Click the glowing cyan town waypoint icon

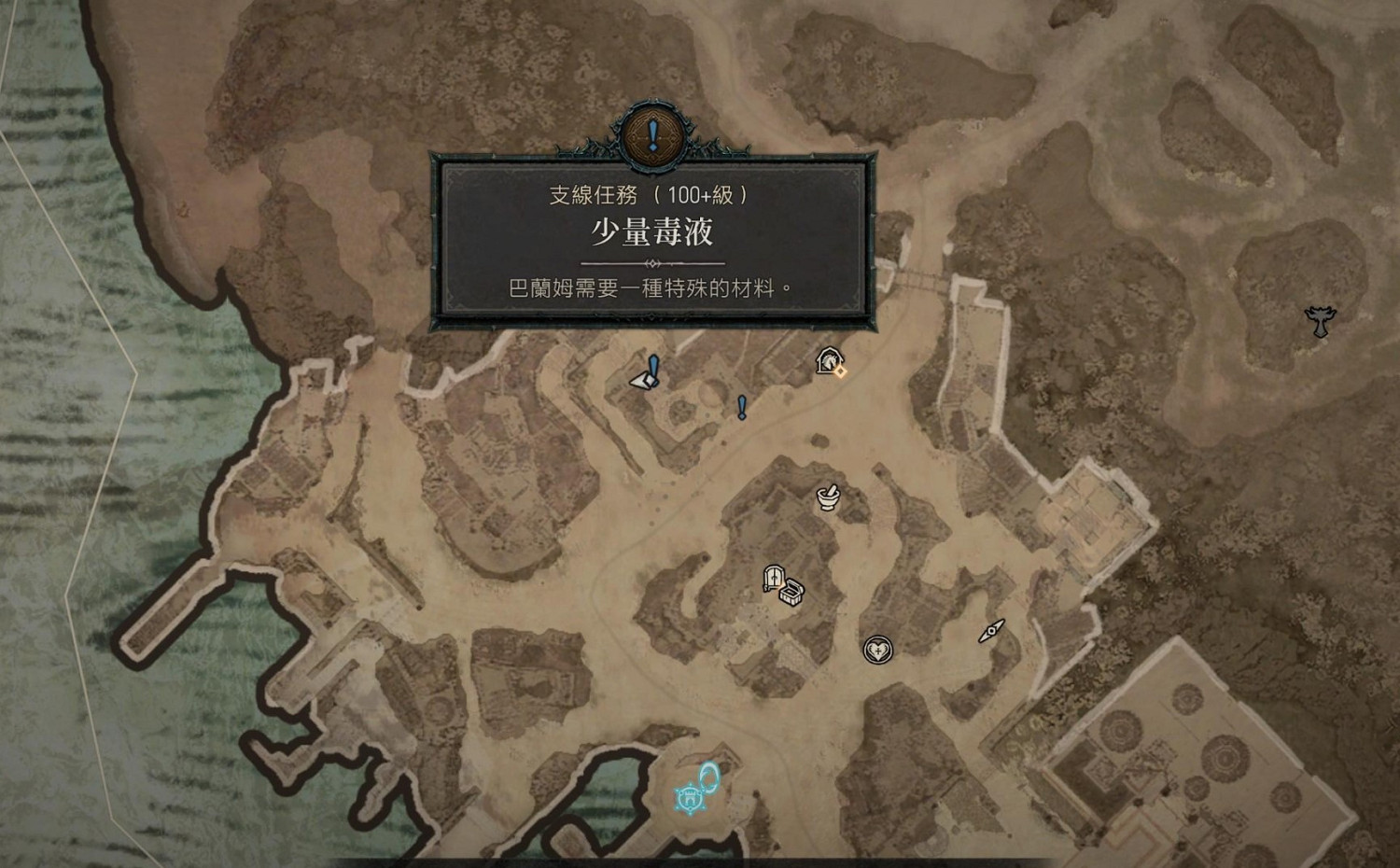pyautogui.click(x=689, y=799)
